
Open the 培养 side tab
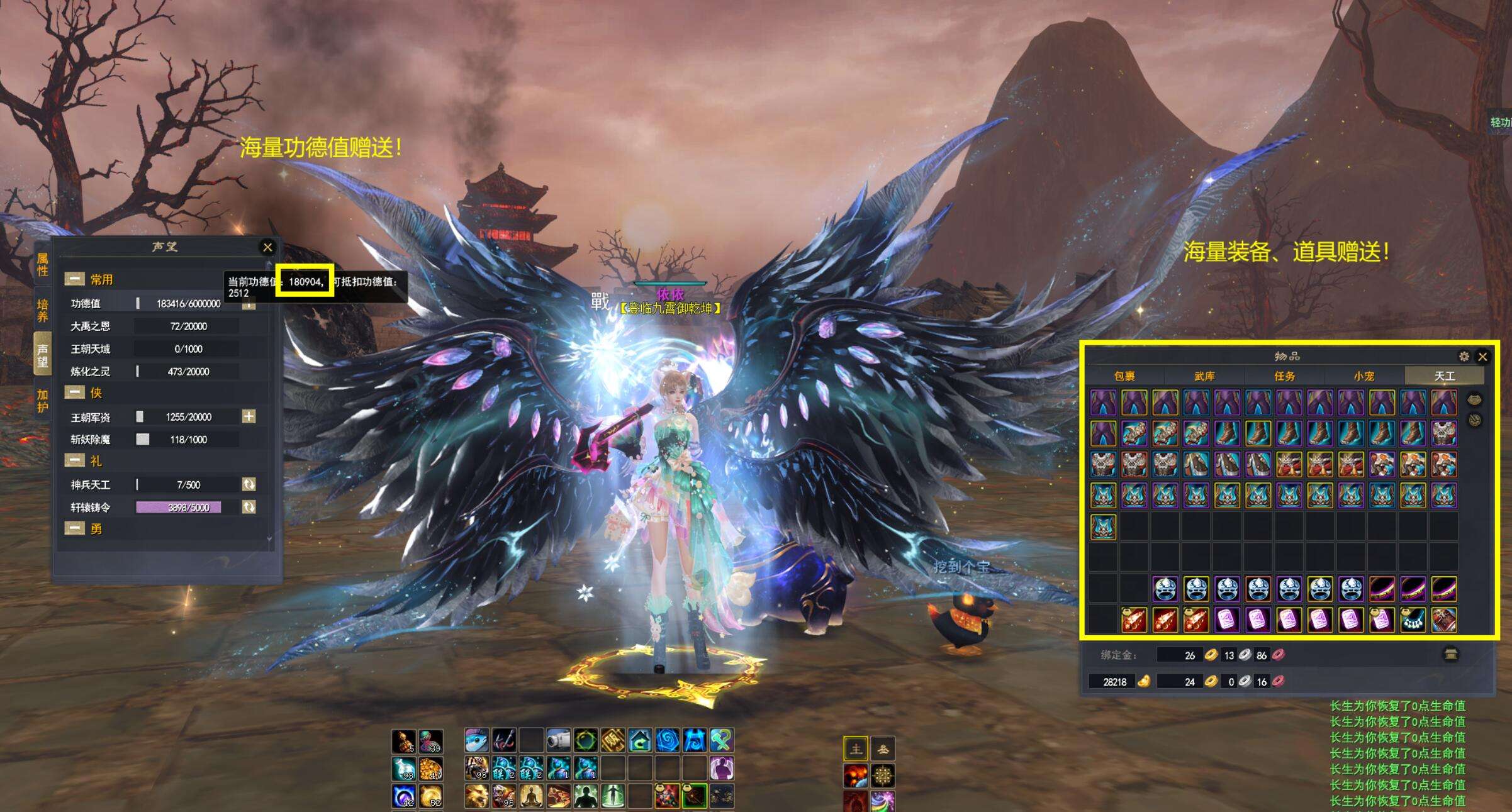pos(42,310)
